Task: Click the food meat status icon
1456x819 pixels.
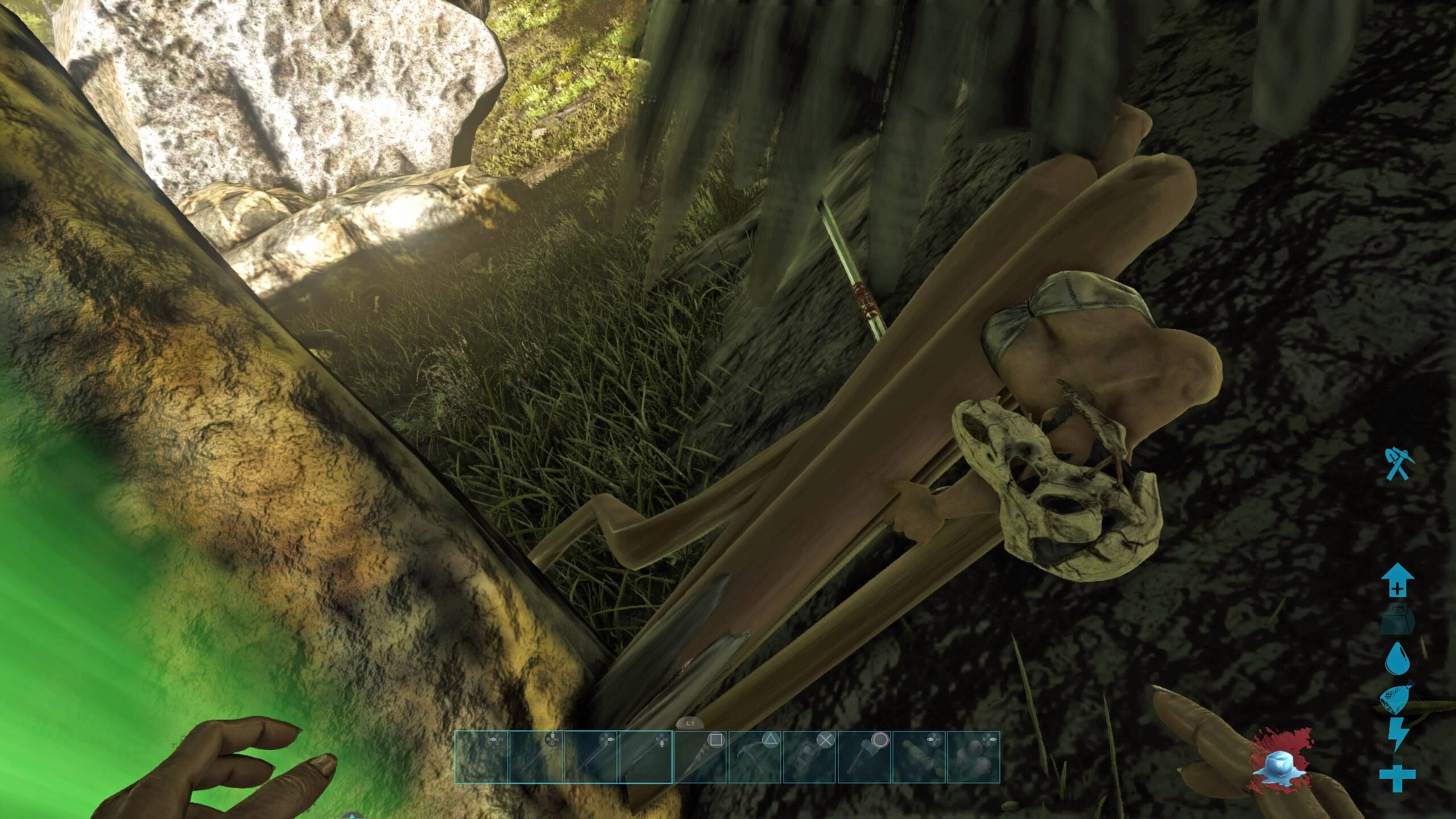Action: tap(1396, 700)
